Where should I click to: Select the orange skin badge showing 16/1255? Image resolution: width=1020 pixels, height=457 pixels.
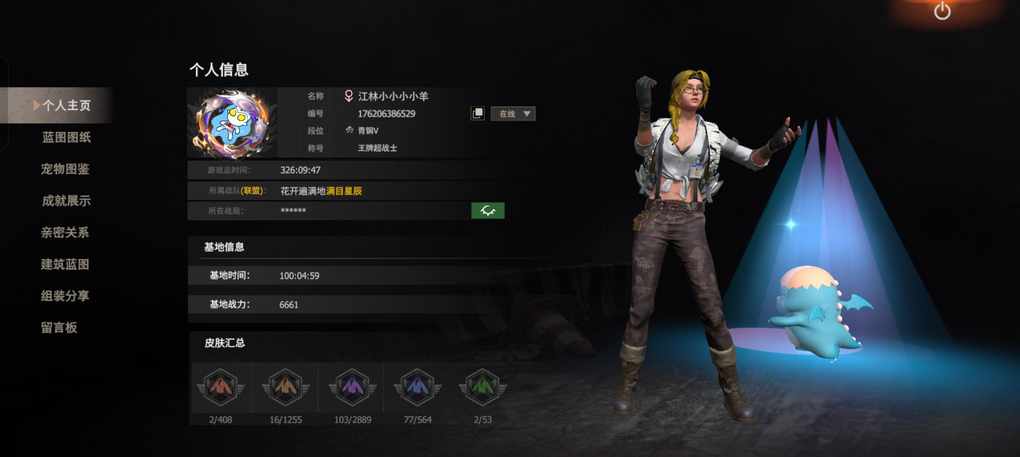click(286, 387)
